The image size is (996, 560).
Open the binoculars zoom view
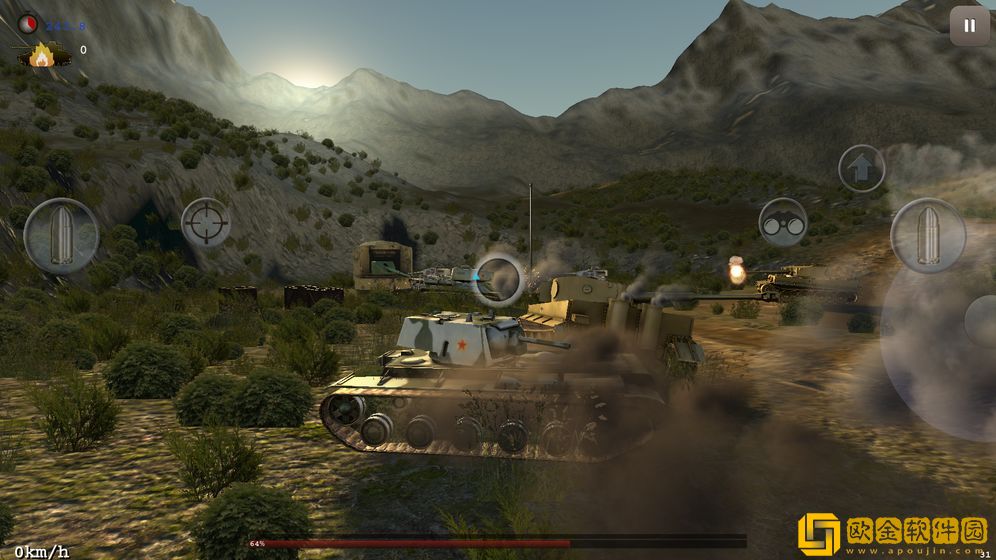point(783,223)
